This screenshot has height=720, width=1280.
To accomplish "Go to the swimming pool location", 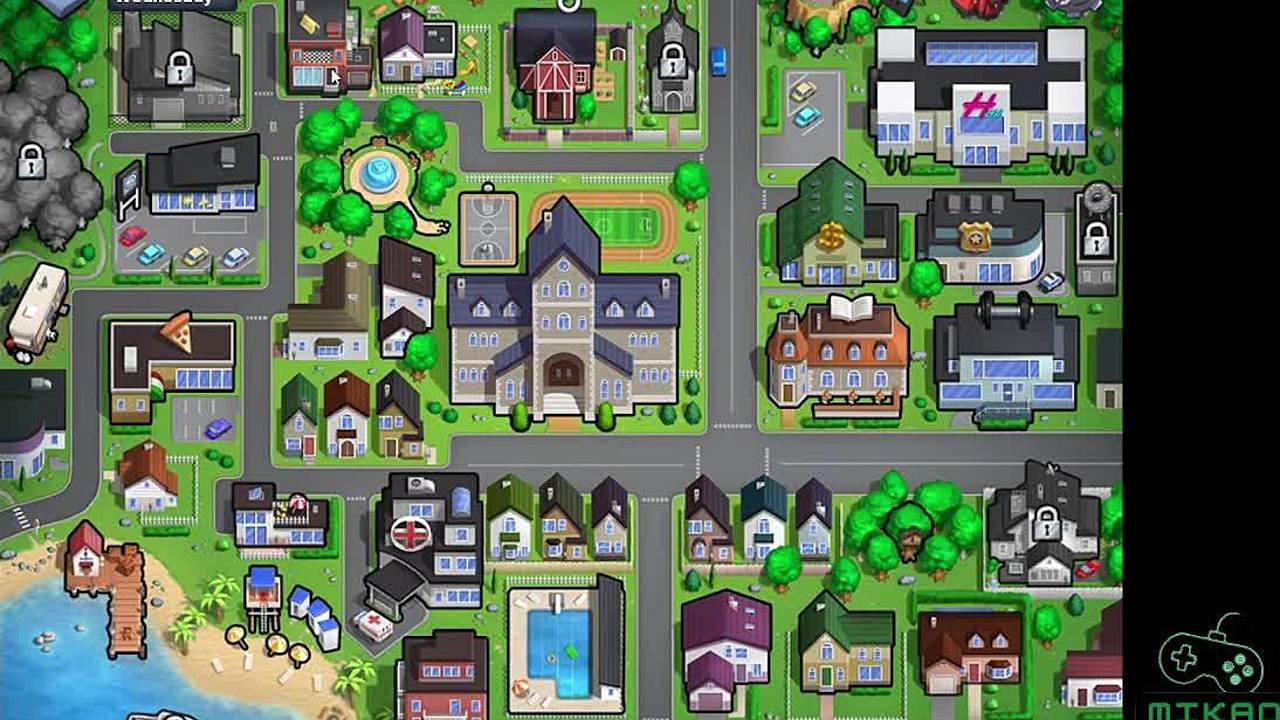I will click(x=560, y=645).
